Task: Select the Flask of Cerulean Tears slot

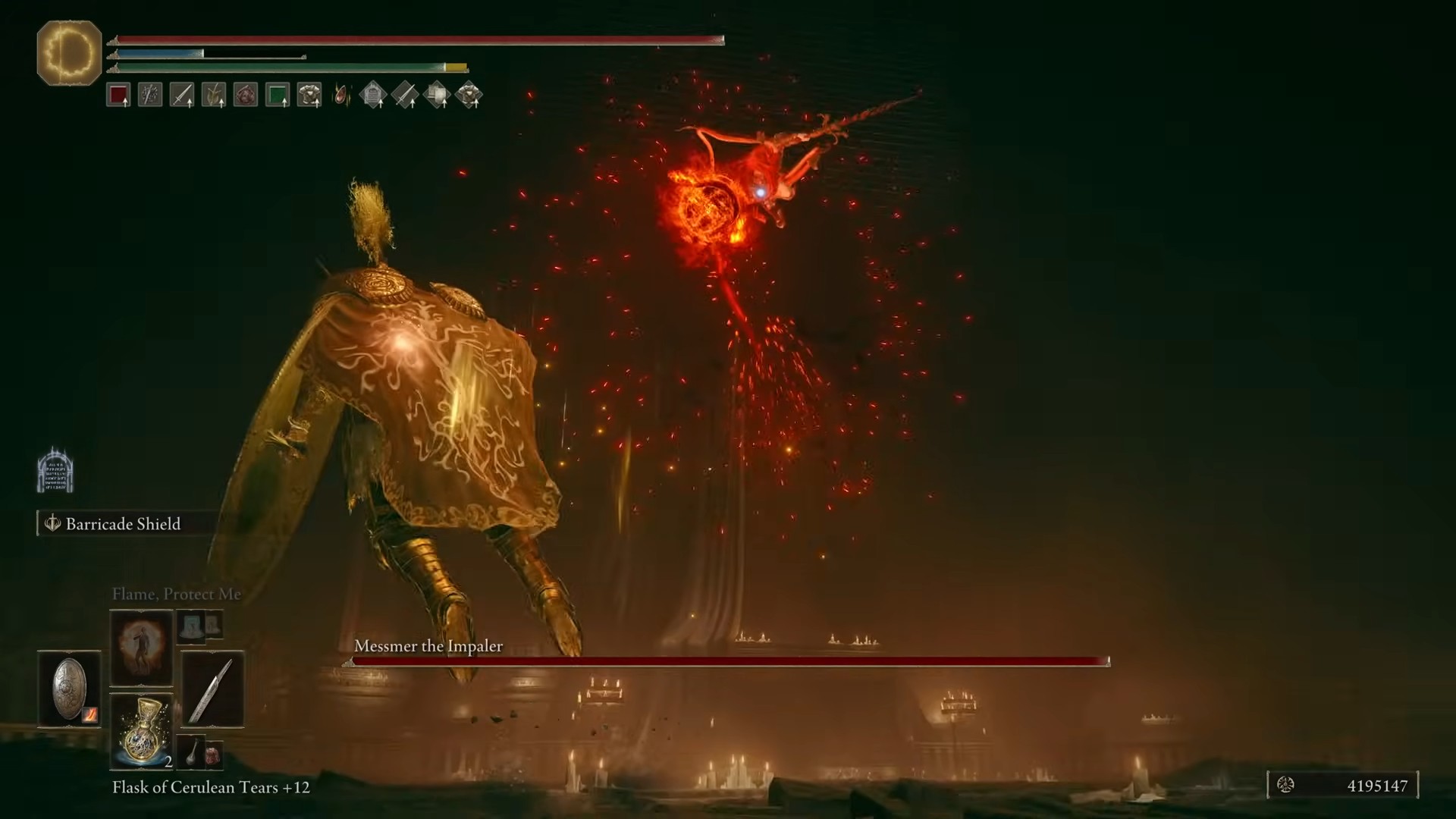Action: coord(141,730)
